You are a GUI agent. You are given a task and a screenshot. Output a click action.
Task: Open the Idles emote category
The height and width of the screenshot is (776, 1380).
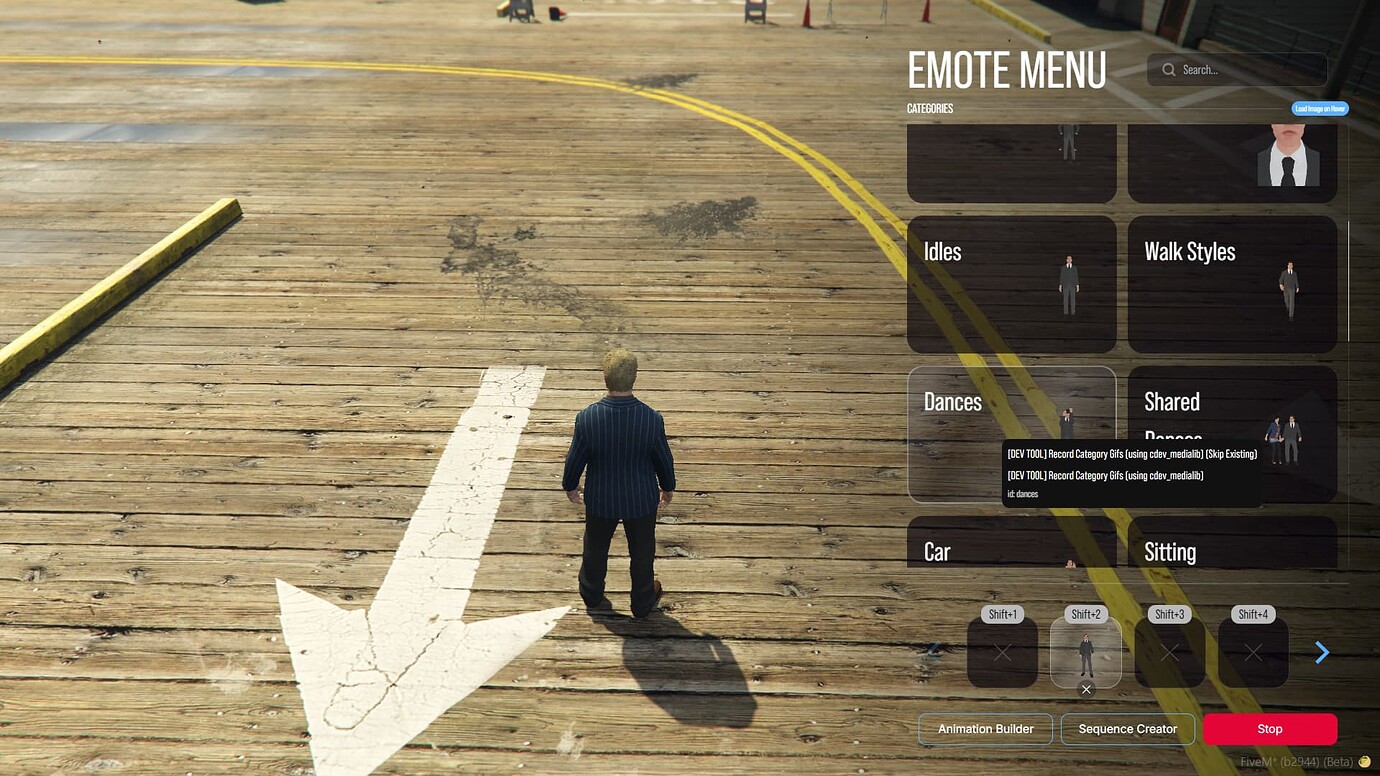coord(1011,283)
